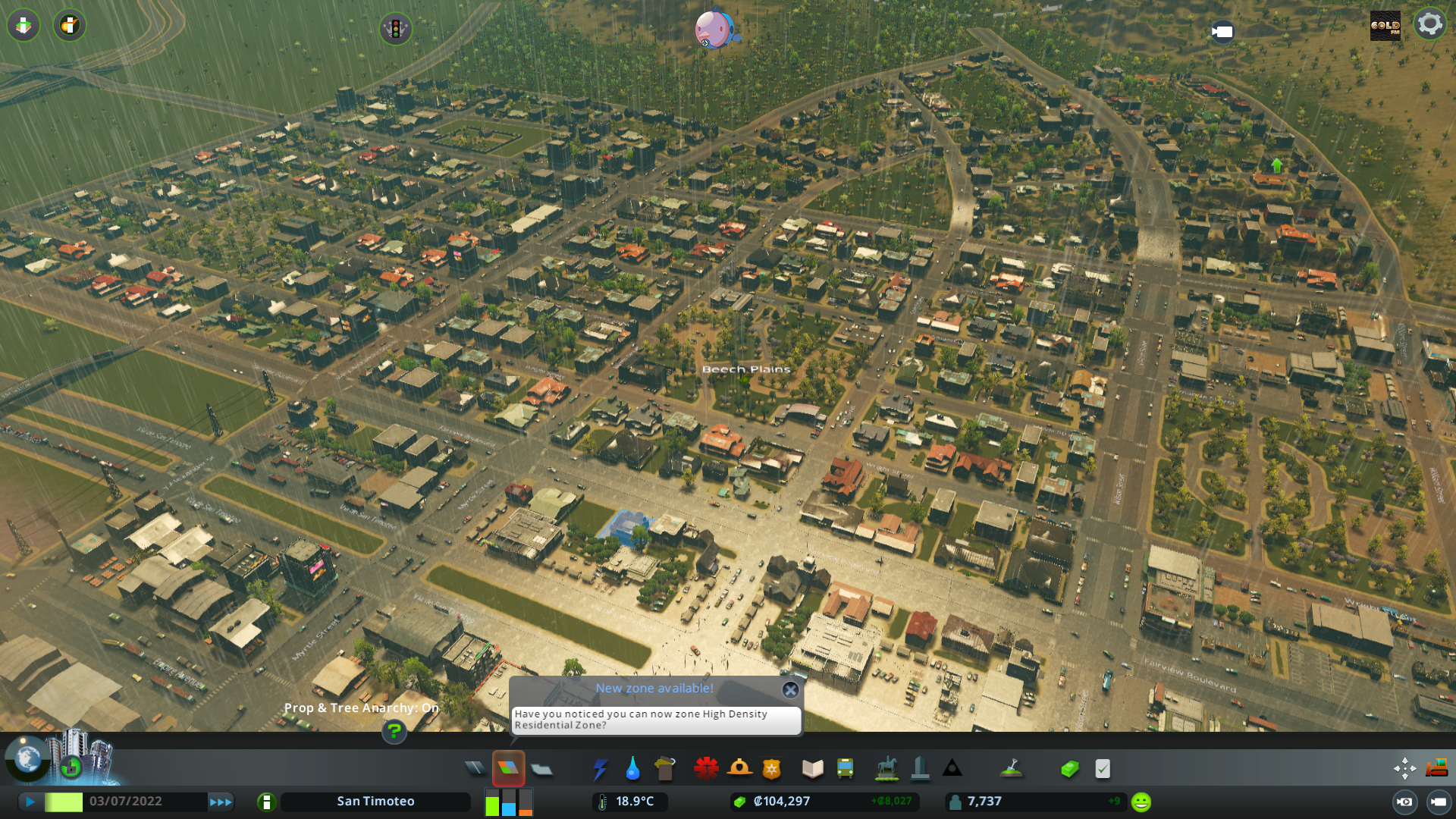The height and width of the screenshot is (819, 1456).
Task: Open the Zoning tool panel
Action: click(508, 767)
